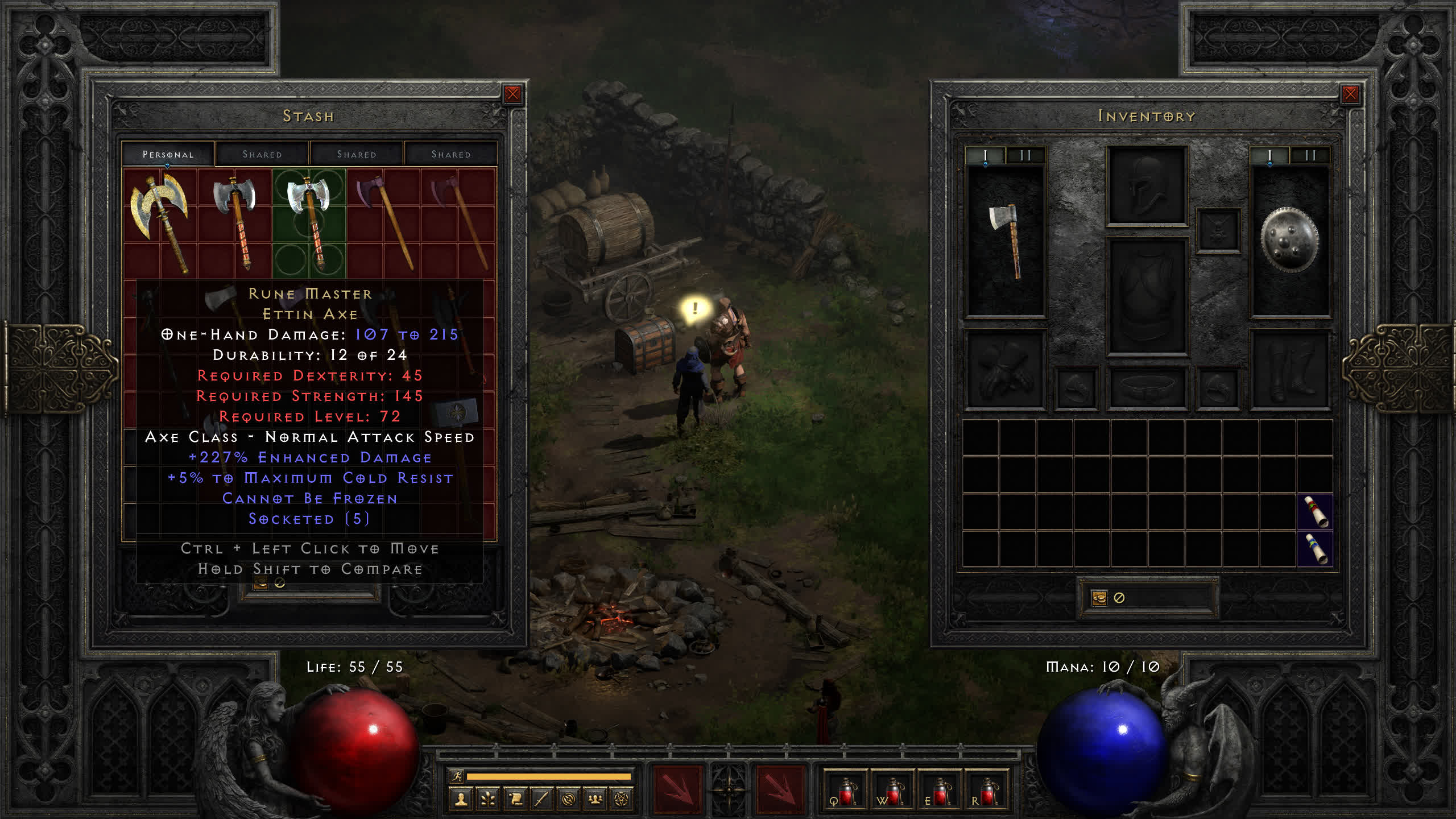This screenshot has width=1456, height=819.
Task: Select the right mouse attack skill
Action: coord(780,789)
